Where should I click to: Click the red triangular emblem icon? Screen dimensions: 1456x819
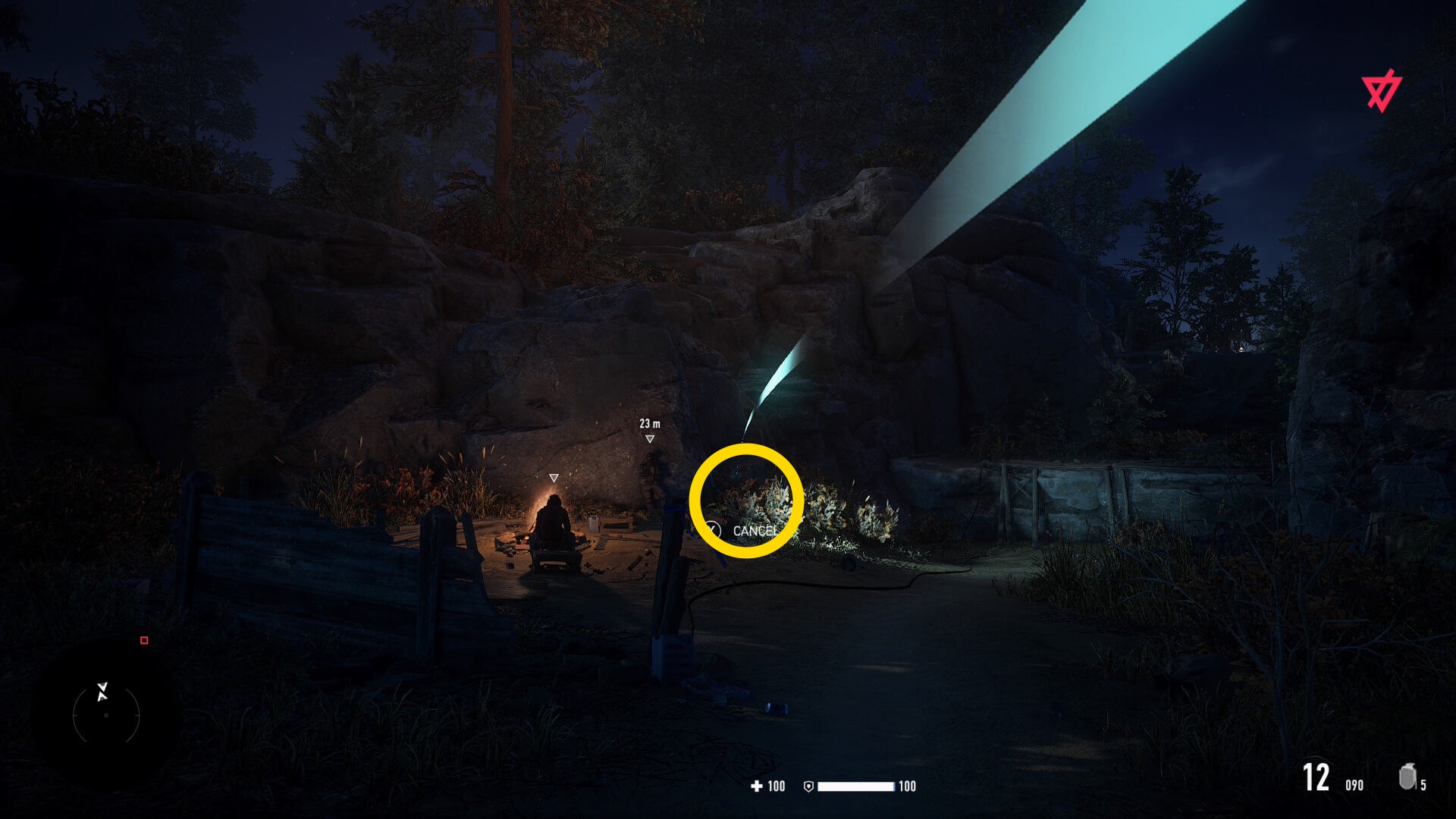pos(1381,91)
